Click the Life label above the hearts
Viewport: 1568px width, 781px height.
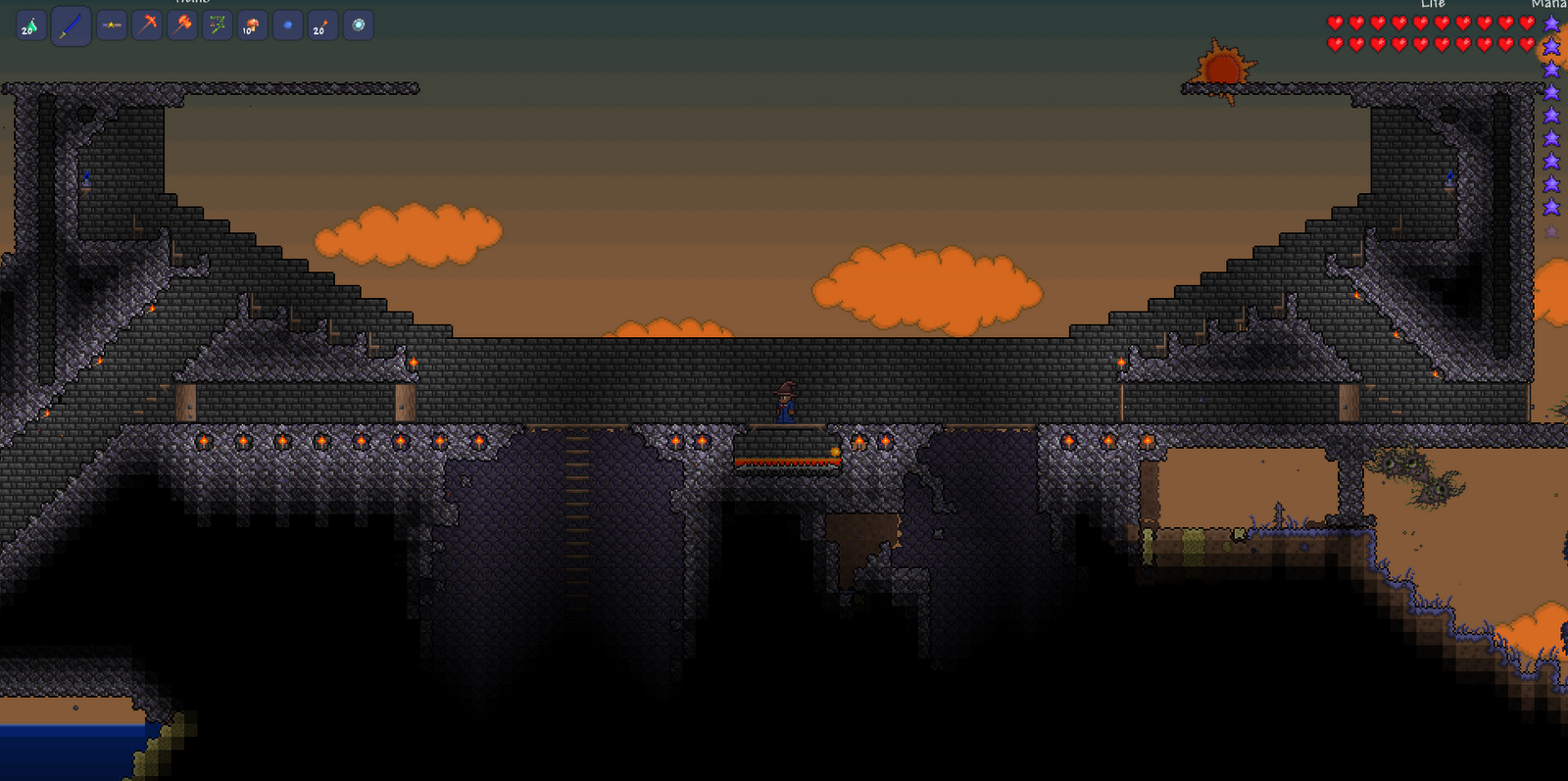point(1432,5)
